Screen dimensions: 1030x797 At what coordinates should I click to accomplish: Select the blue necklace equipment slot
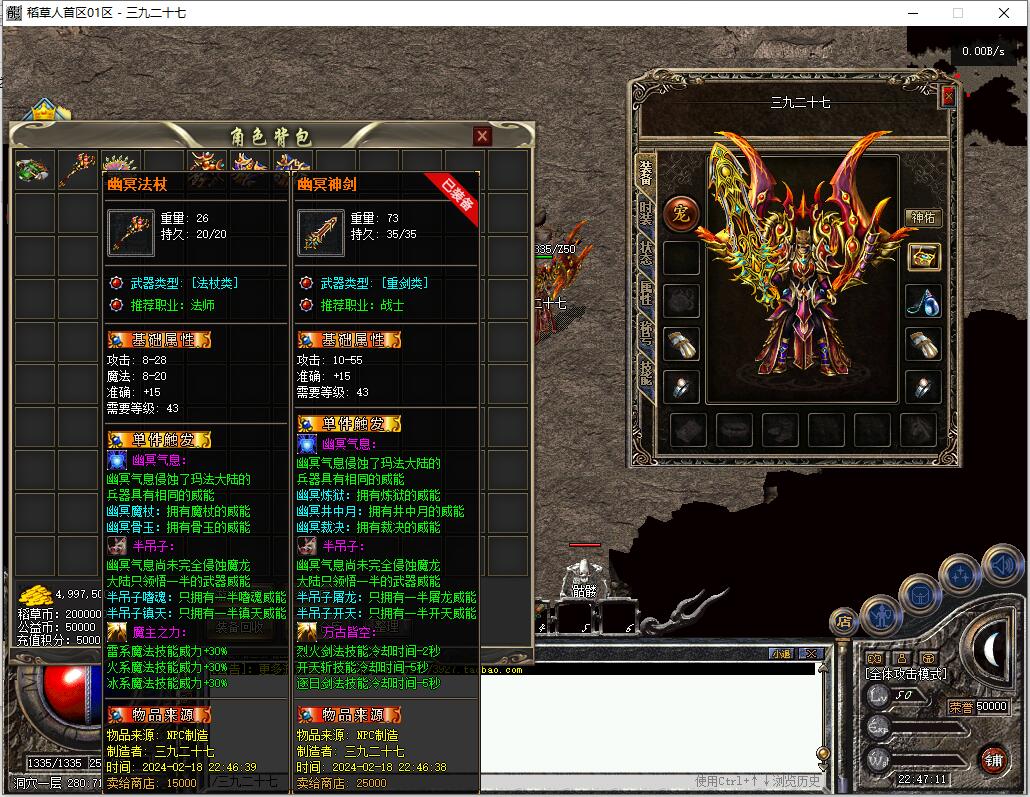[923, 300]
